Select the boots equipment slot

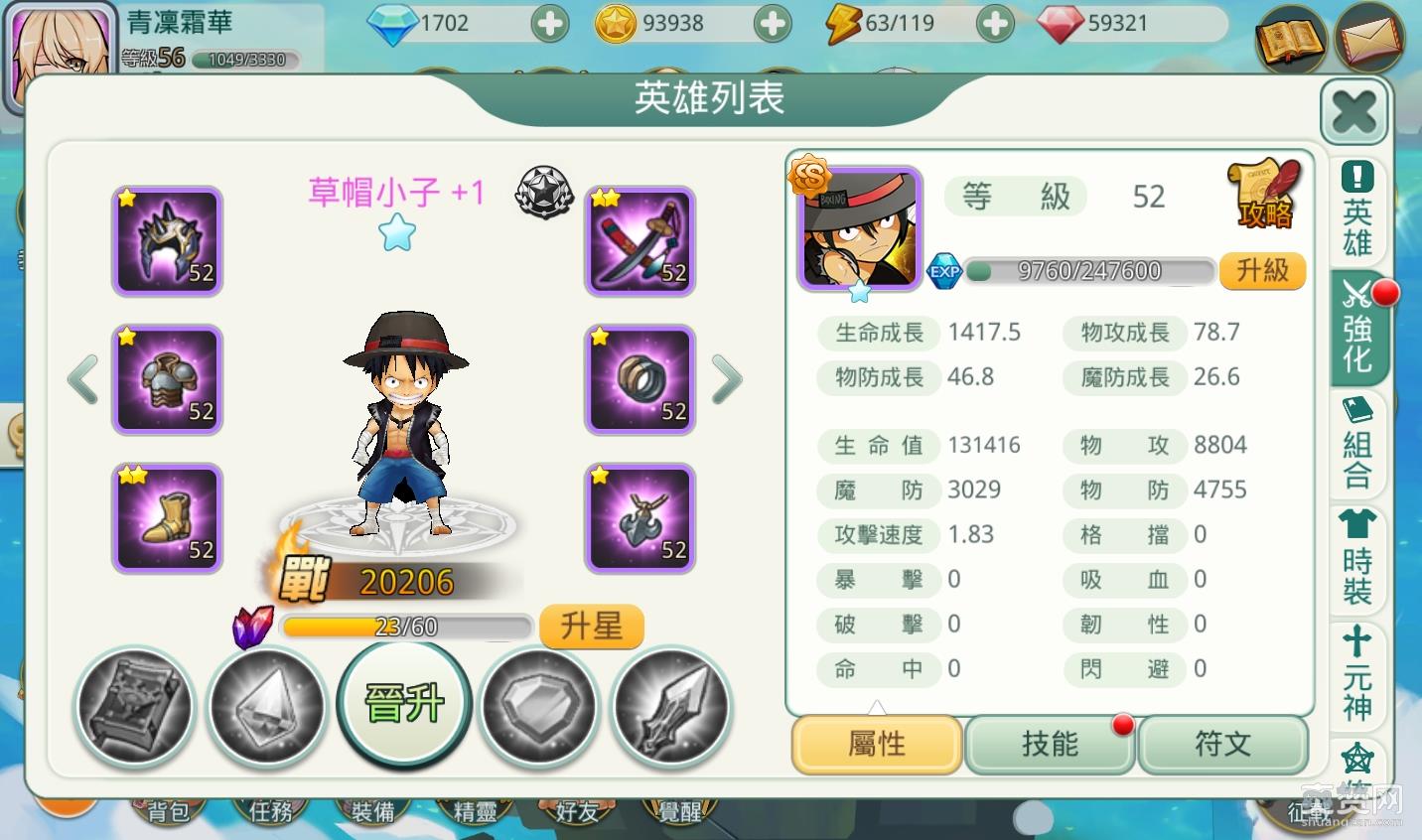coord(166,518)
